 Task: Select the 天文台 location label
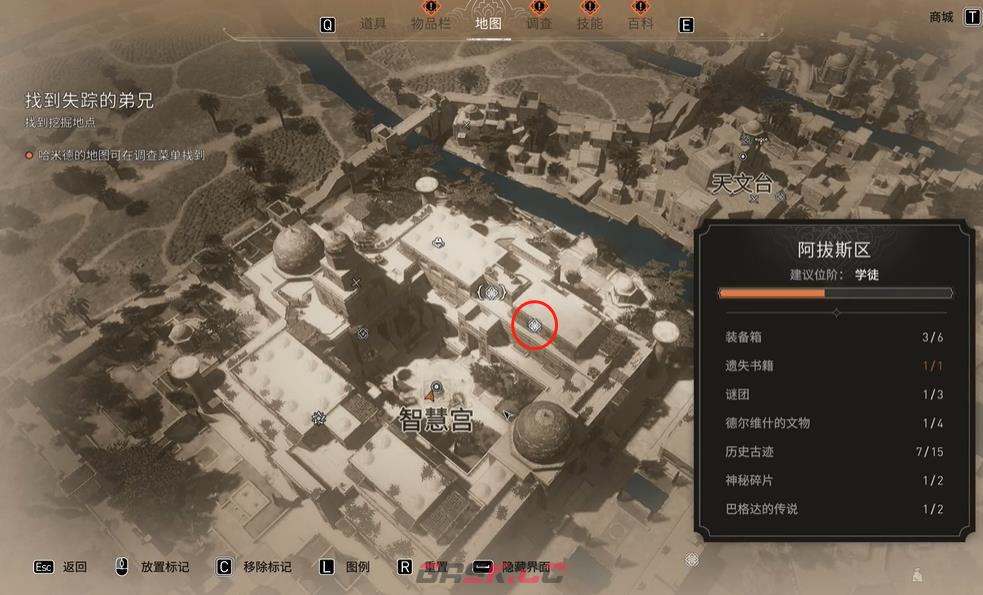(x=742, y=184)
